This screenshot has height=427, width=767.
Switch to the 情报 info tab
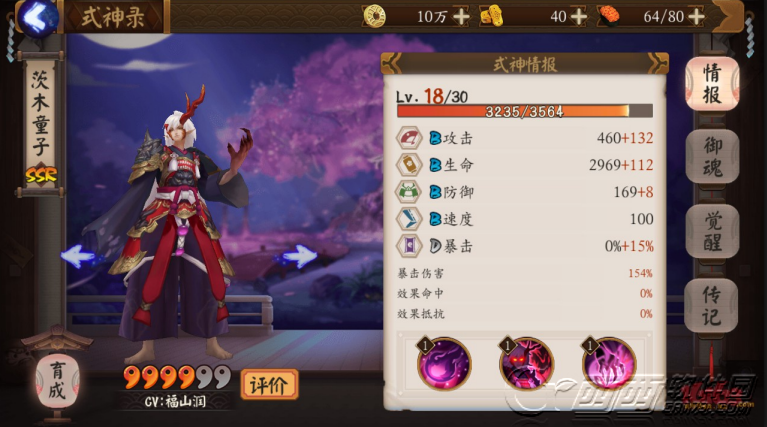click(x=712, y=84)
